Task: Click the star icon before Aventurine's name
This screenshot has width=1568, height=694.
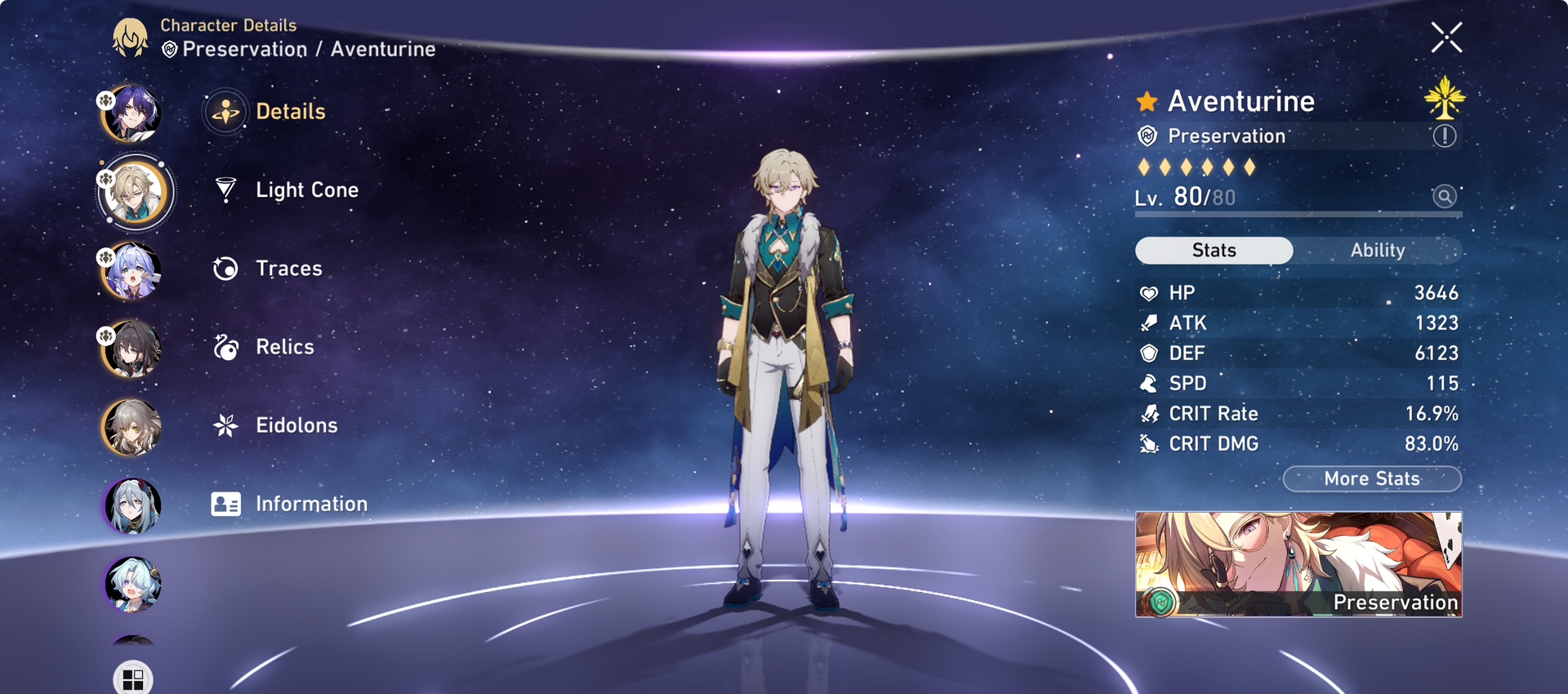Action: pos(1147,100)
